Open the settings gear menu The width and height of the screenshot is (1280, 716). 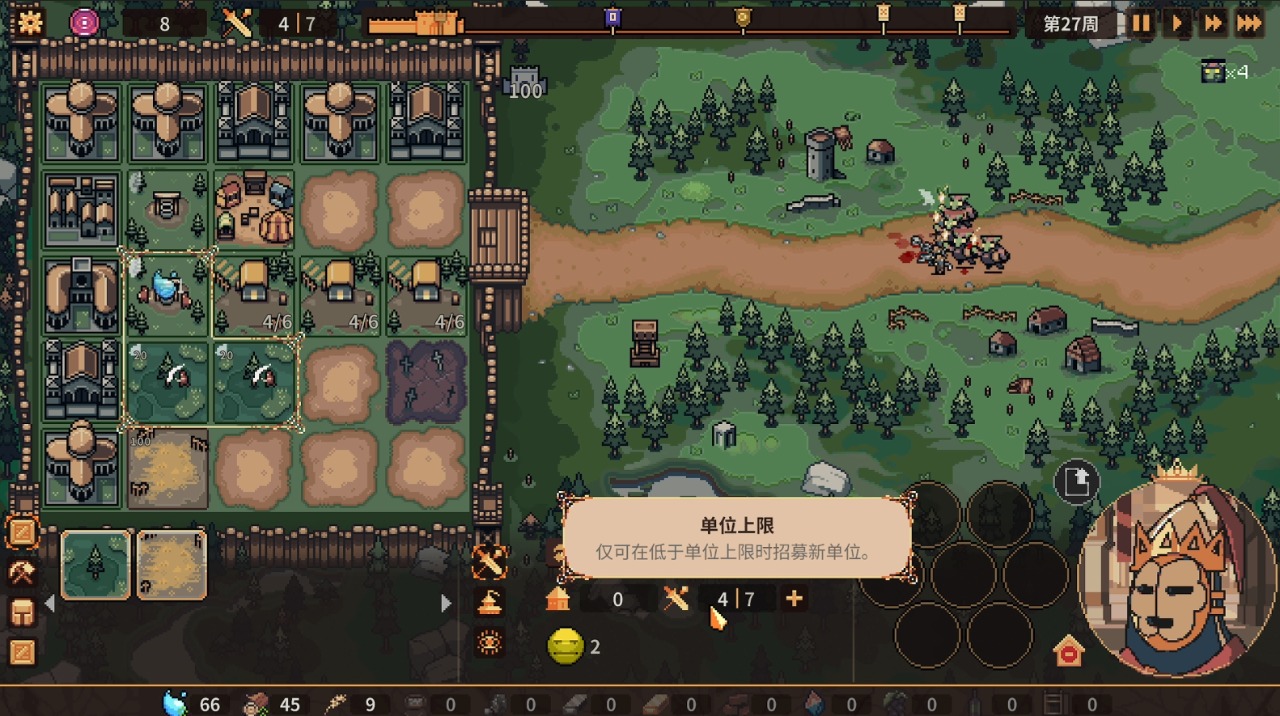pos(30,22)
